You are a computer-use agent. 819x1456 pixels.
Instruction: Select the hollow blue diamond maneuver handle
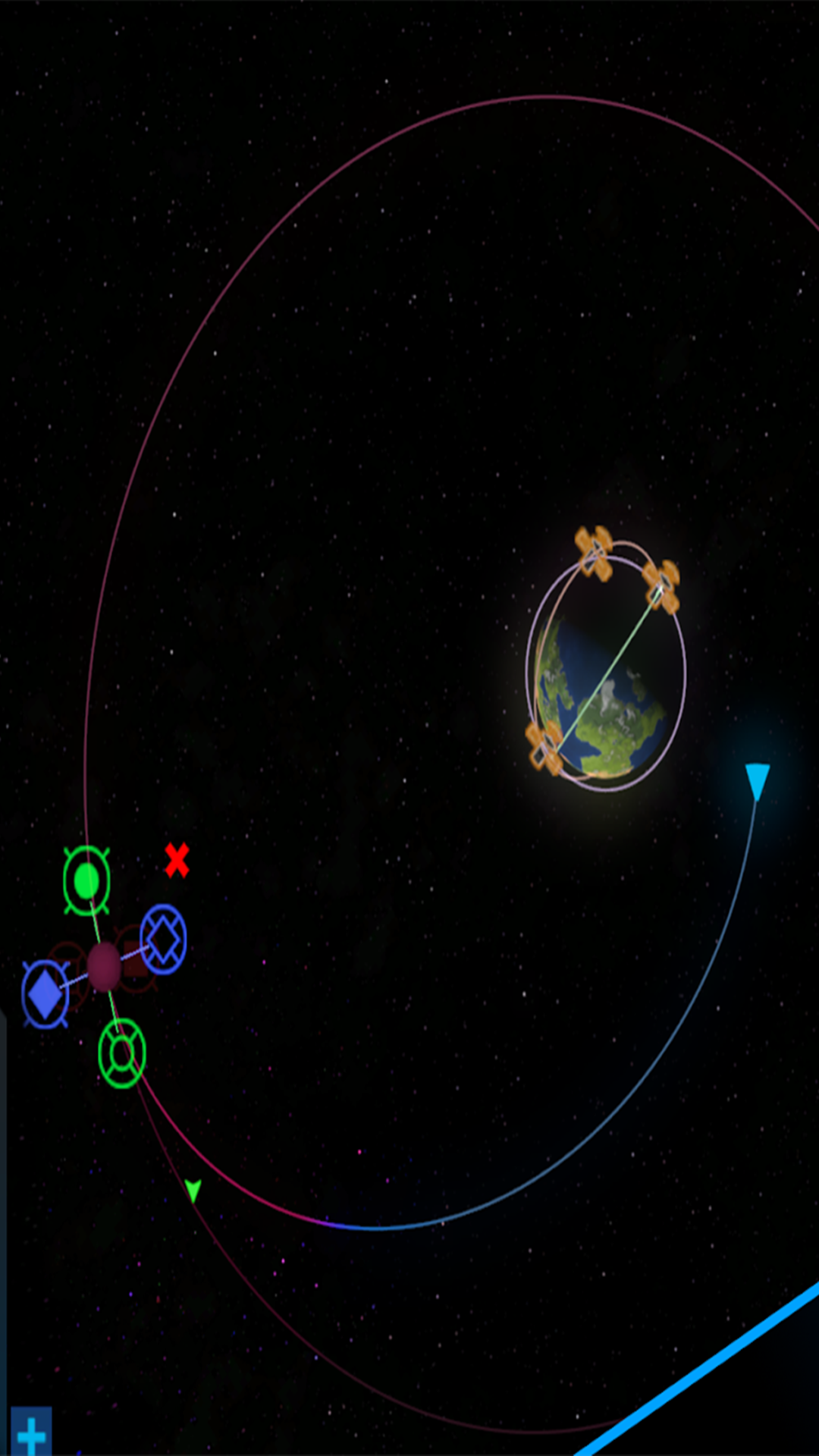click(163, 939)
